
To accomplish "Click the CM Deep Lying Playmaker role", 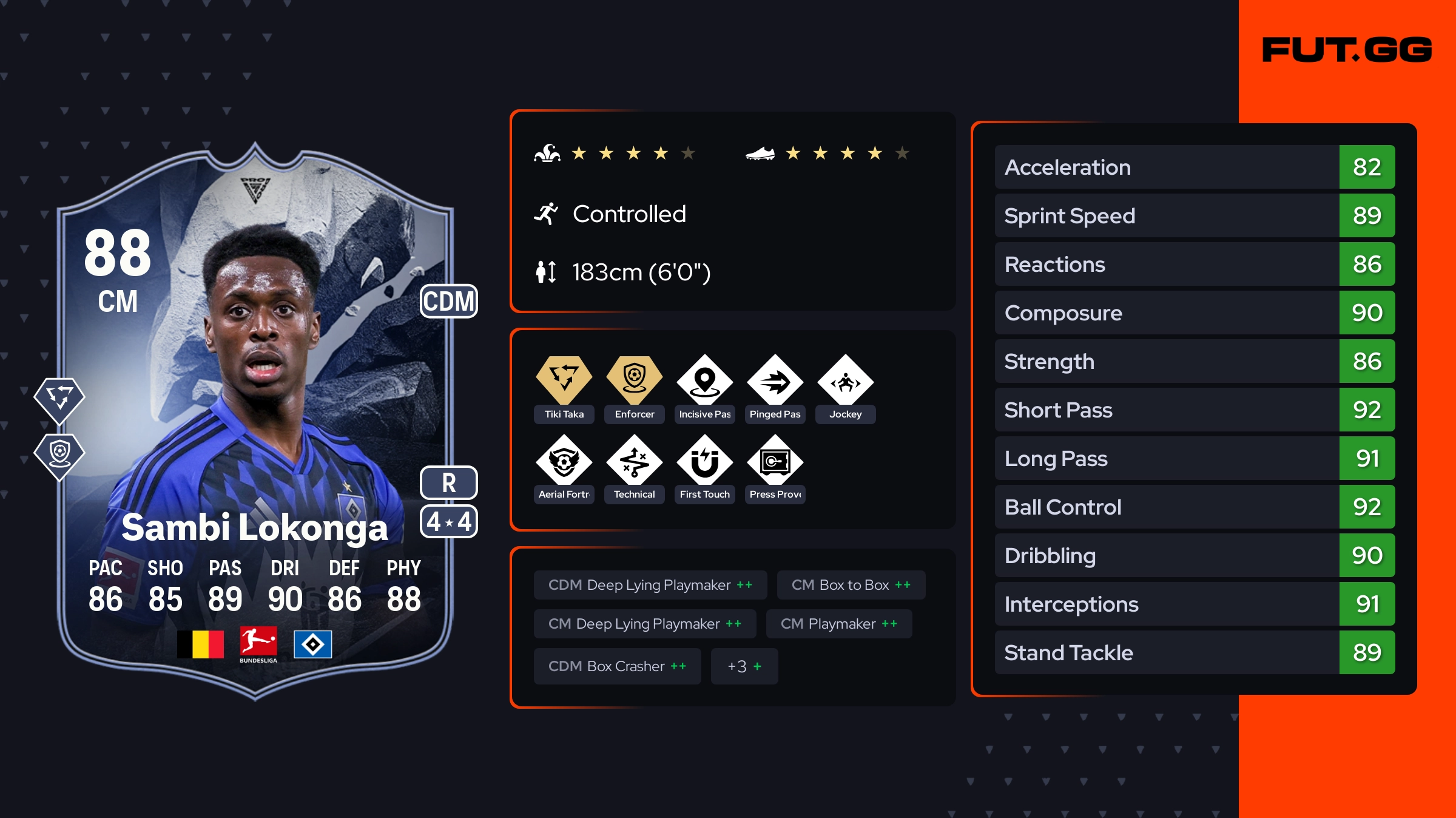I will point(645,624).
